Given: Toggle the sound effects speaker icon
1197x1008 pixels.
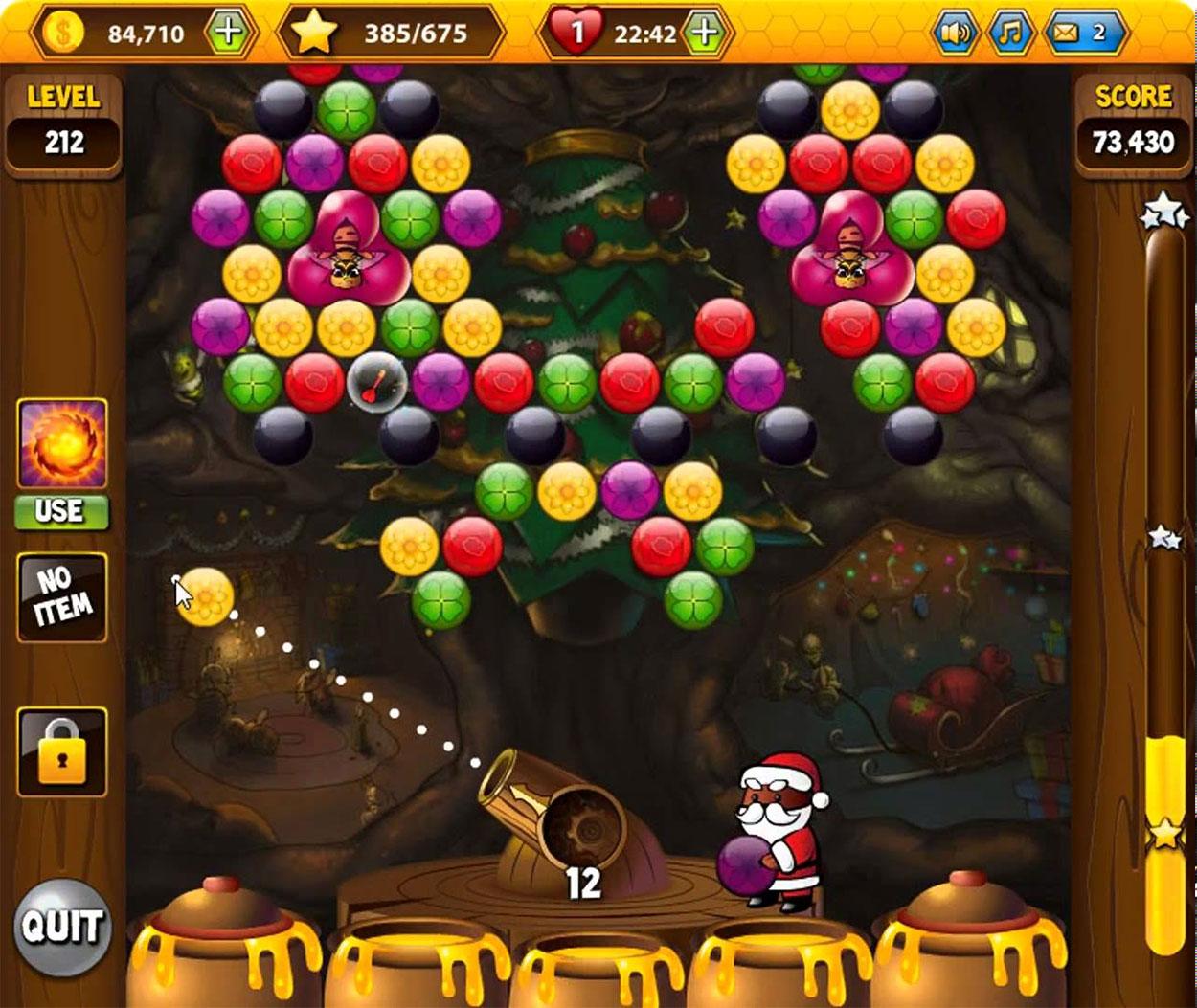Looking at the screenshot, I should click(954, 34).
